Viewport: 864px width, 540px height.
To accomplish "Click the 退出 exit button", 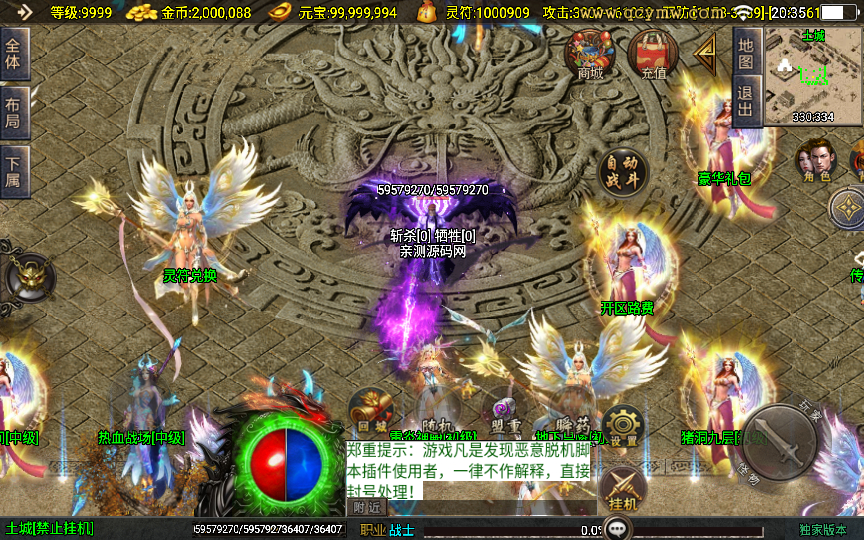I will 746,100.
